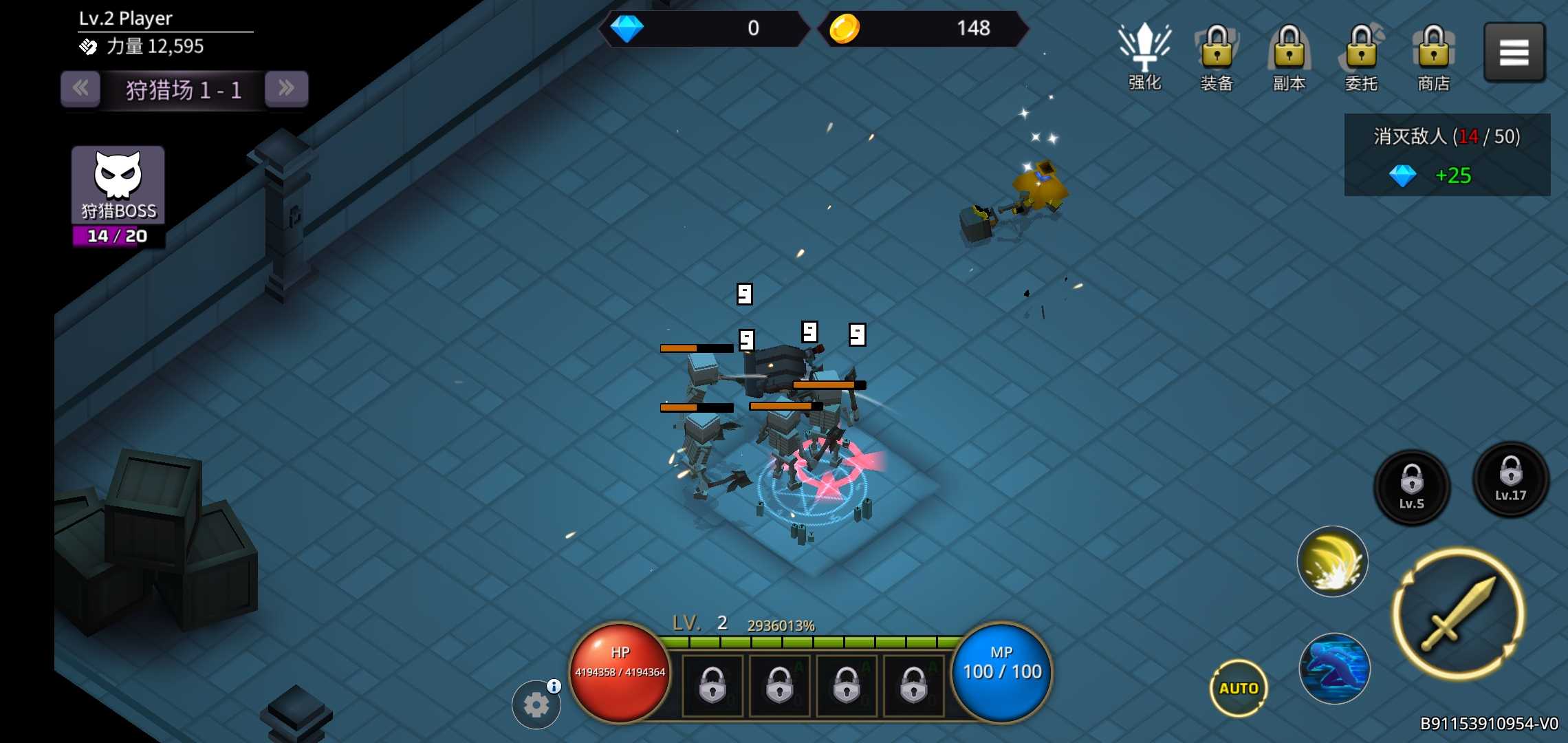Open the 强化 enhancement menu
The width and height of the screenshot is (1568, 743).
coord(1144,56)
